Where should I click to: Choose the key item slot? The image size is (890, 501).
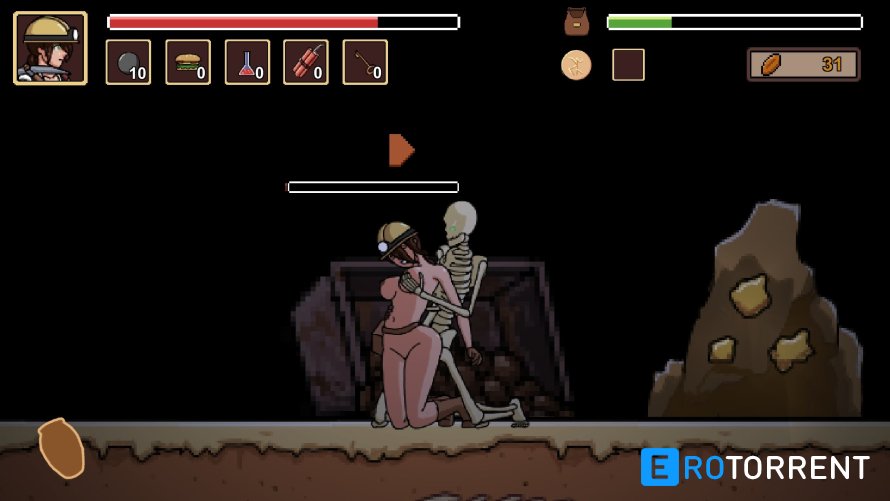click(x=365, y=62)
